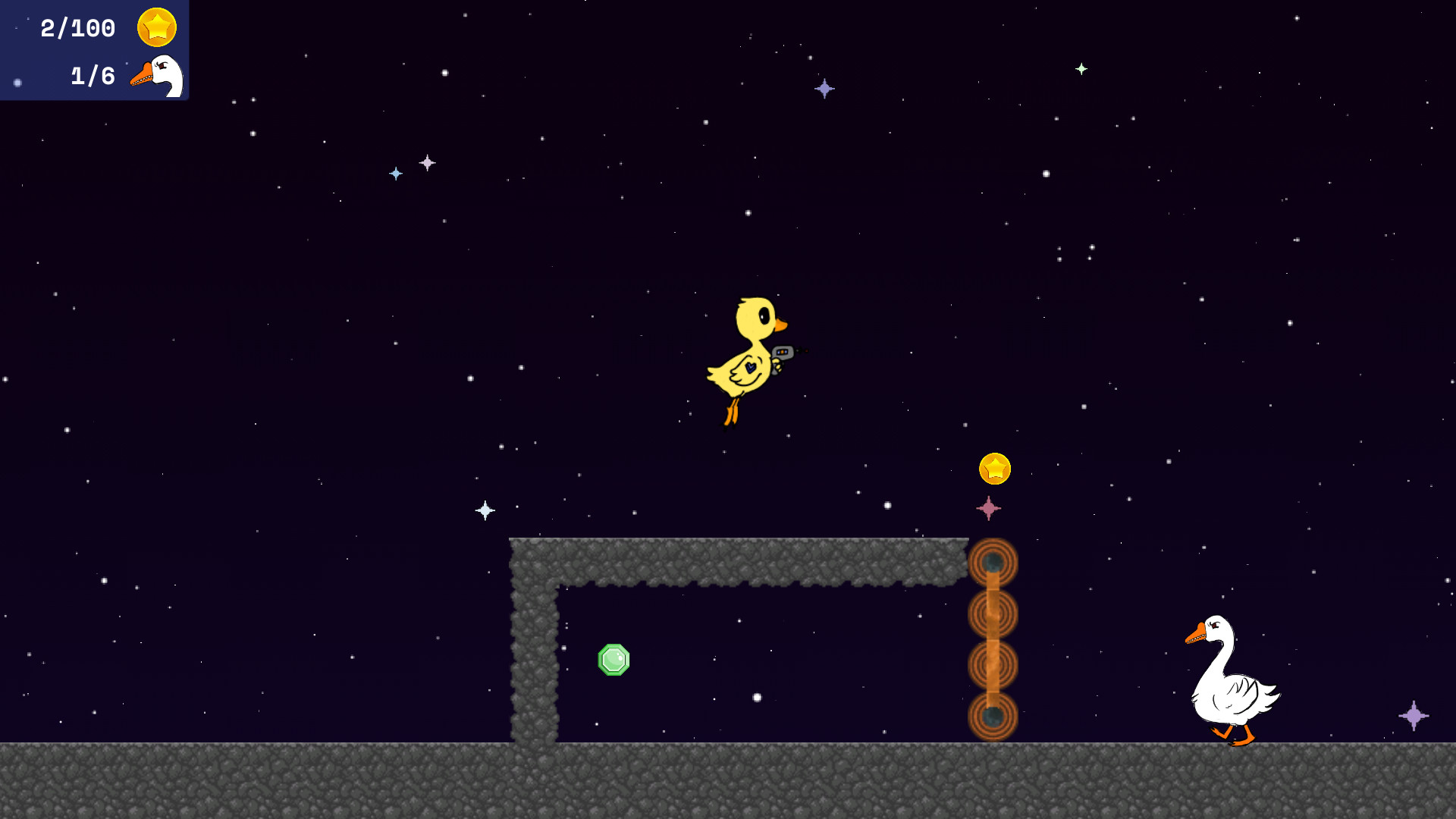Click the green gem inside the cave alcove
The image size is (1456, 819).
(x=613, y=660)
